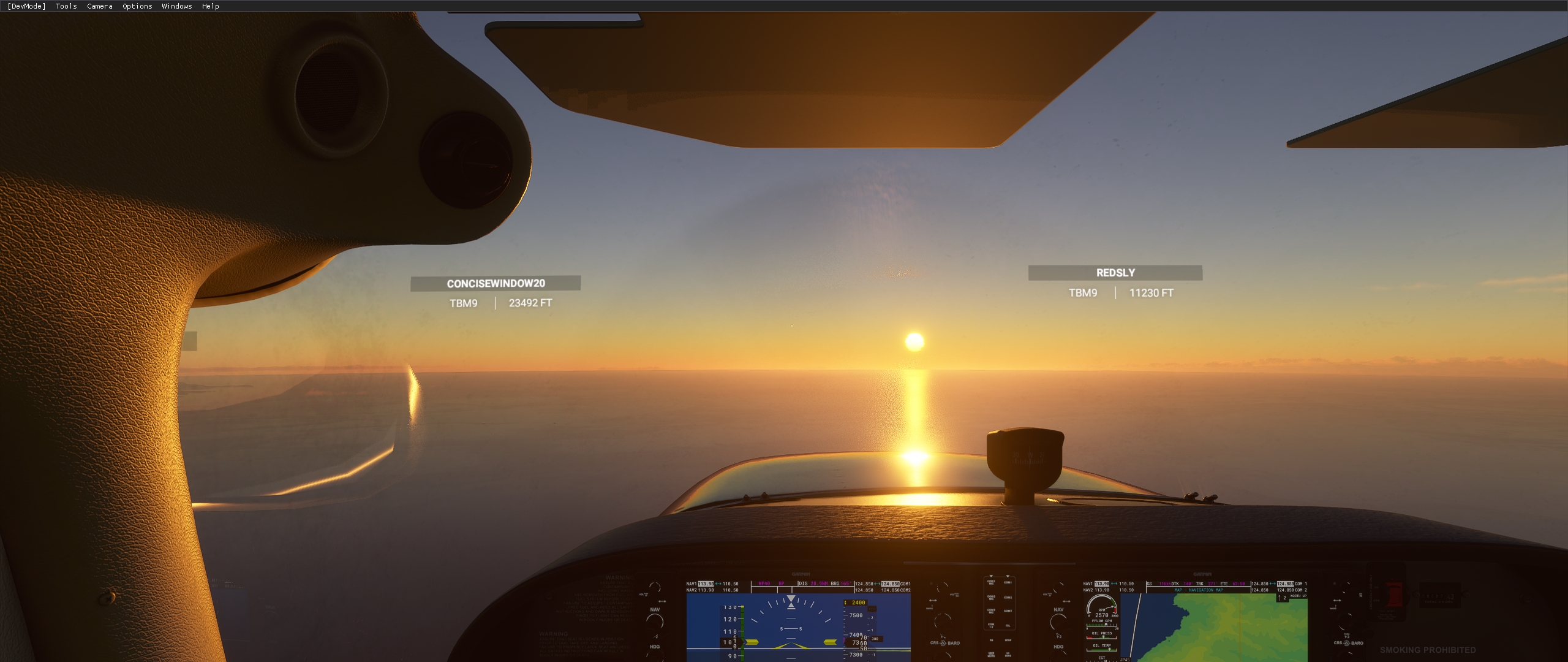Toggle the COM2 MIC on the audio panel
Screen dimensions: 1568x662
[990, 596]
